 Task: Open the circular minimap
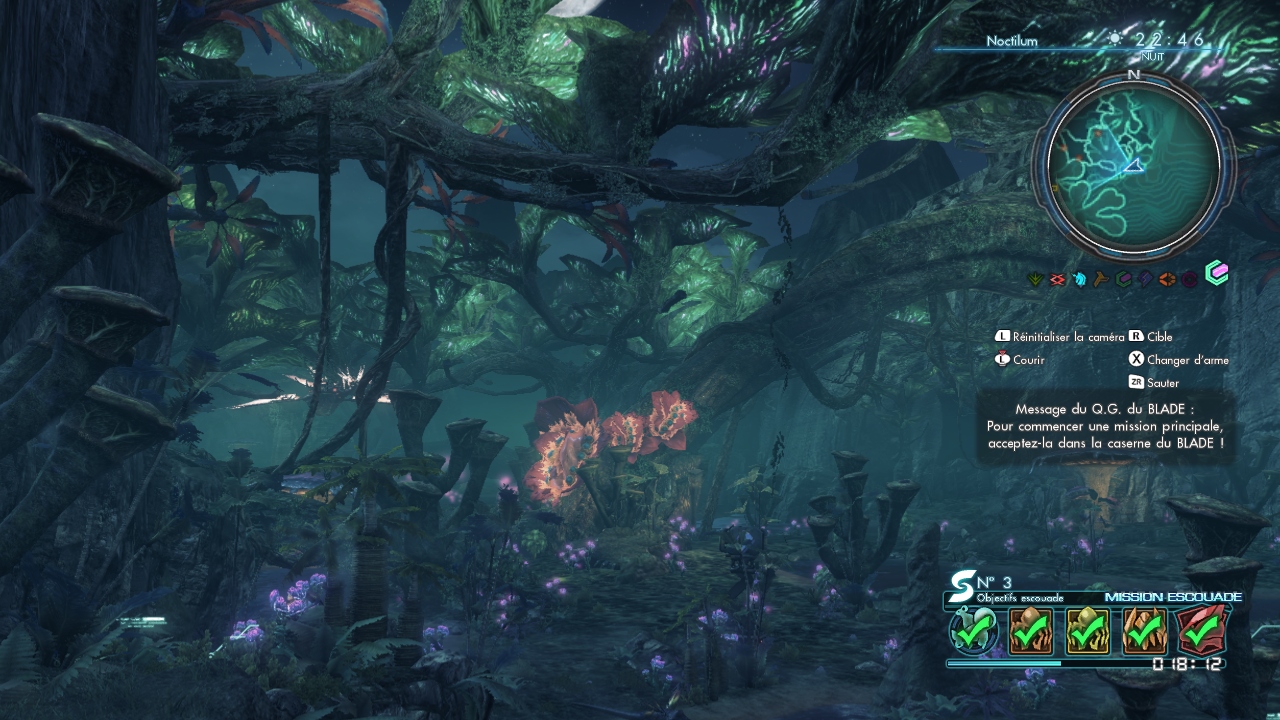[x=1133, y=166]
